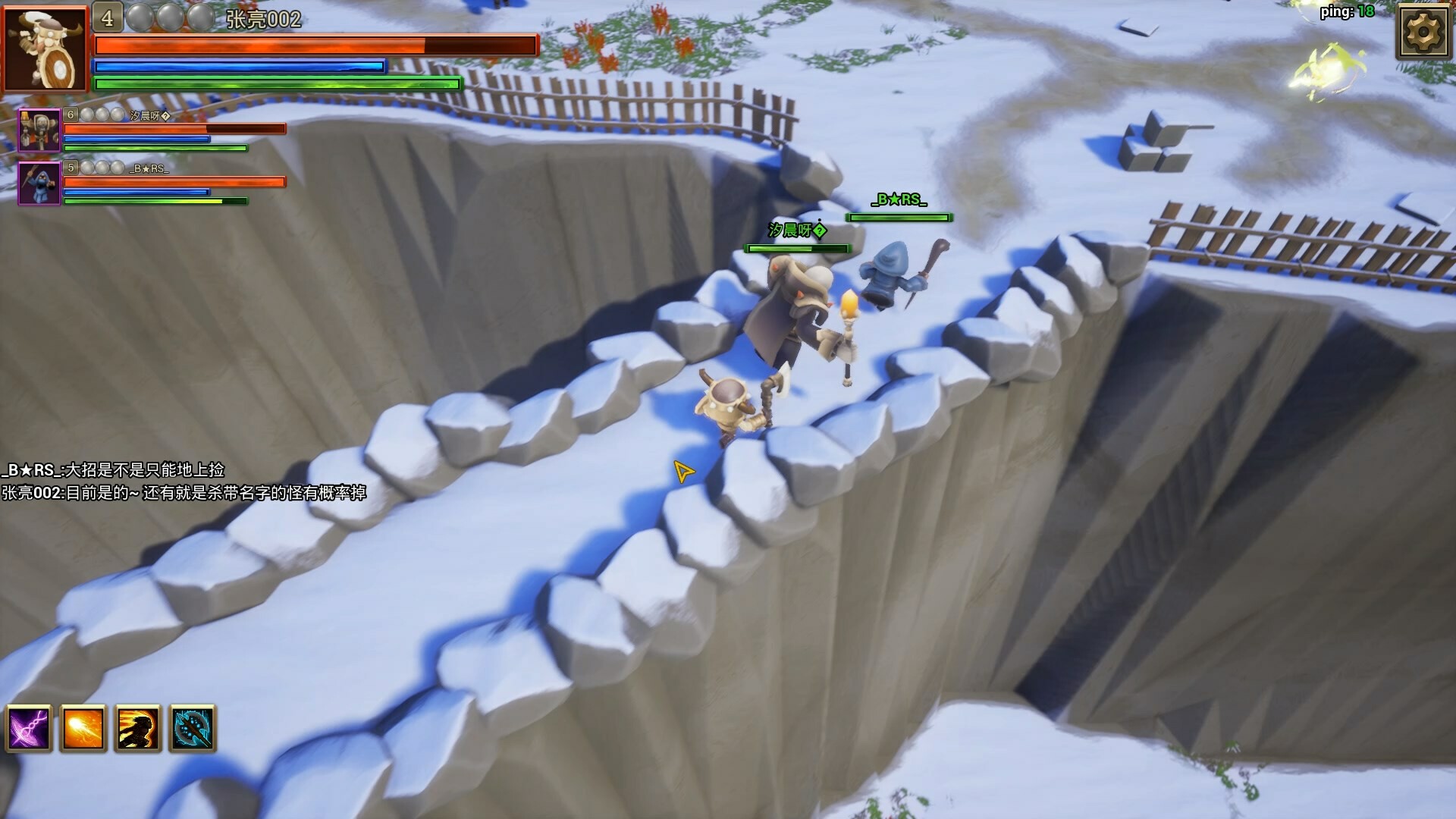Image resolution: width=1456 pixels, height=819 pixels.
Task: Click the viking player portrait
Action: click(x=45, y=49)
